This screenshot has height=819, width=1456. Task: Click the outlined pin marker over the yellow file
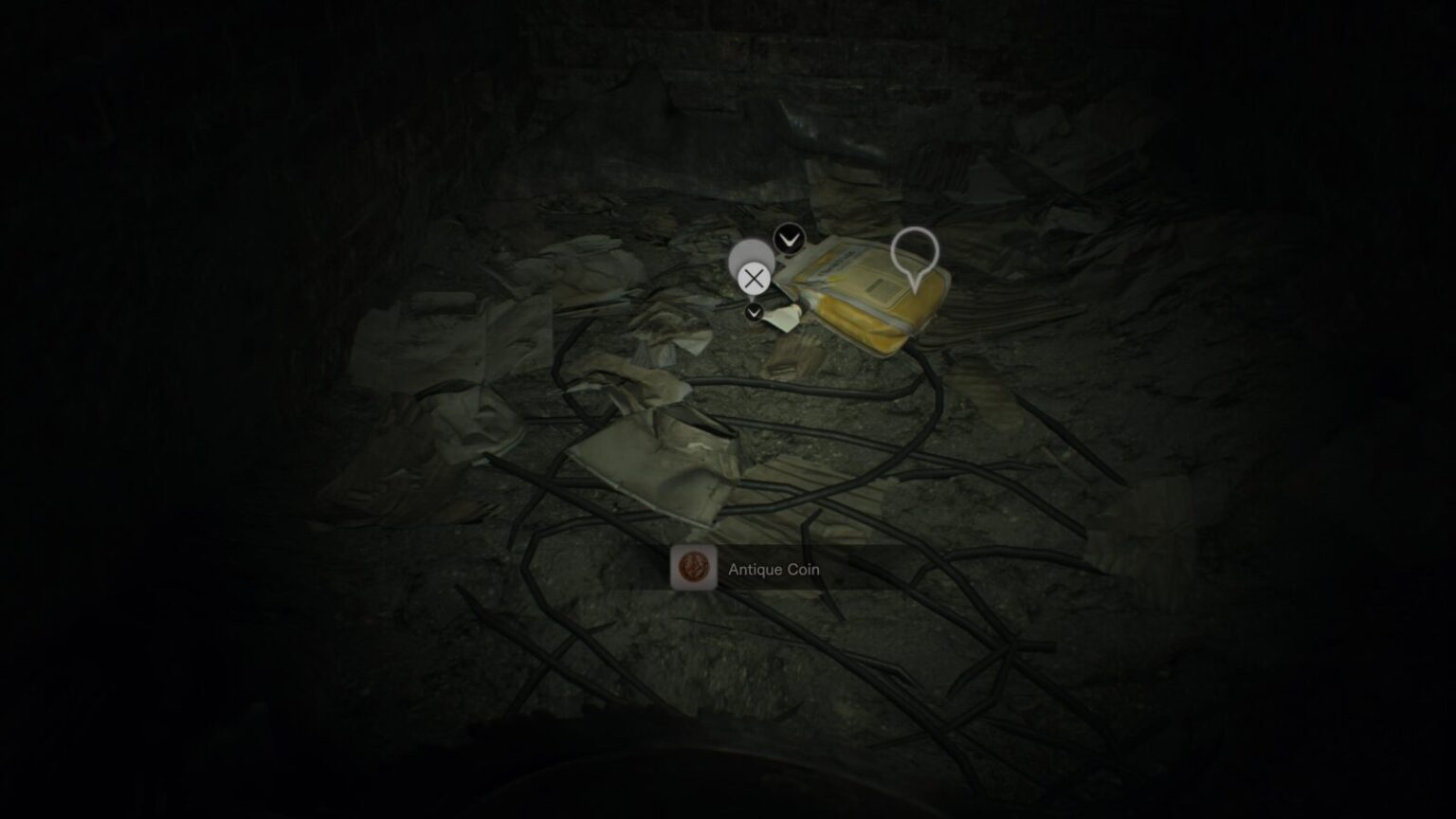[915, 255]
